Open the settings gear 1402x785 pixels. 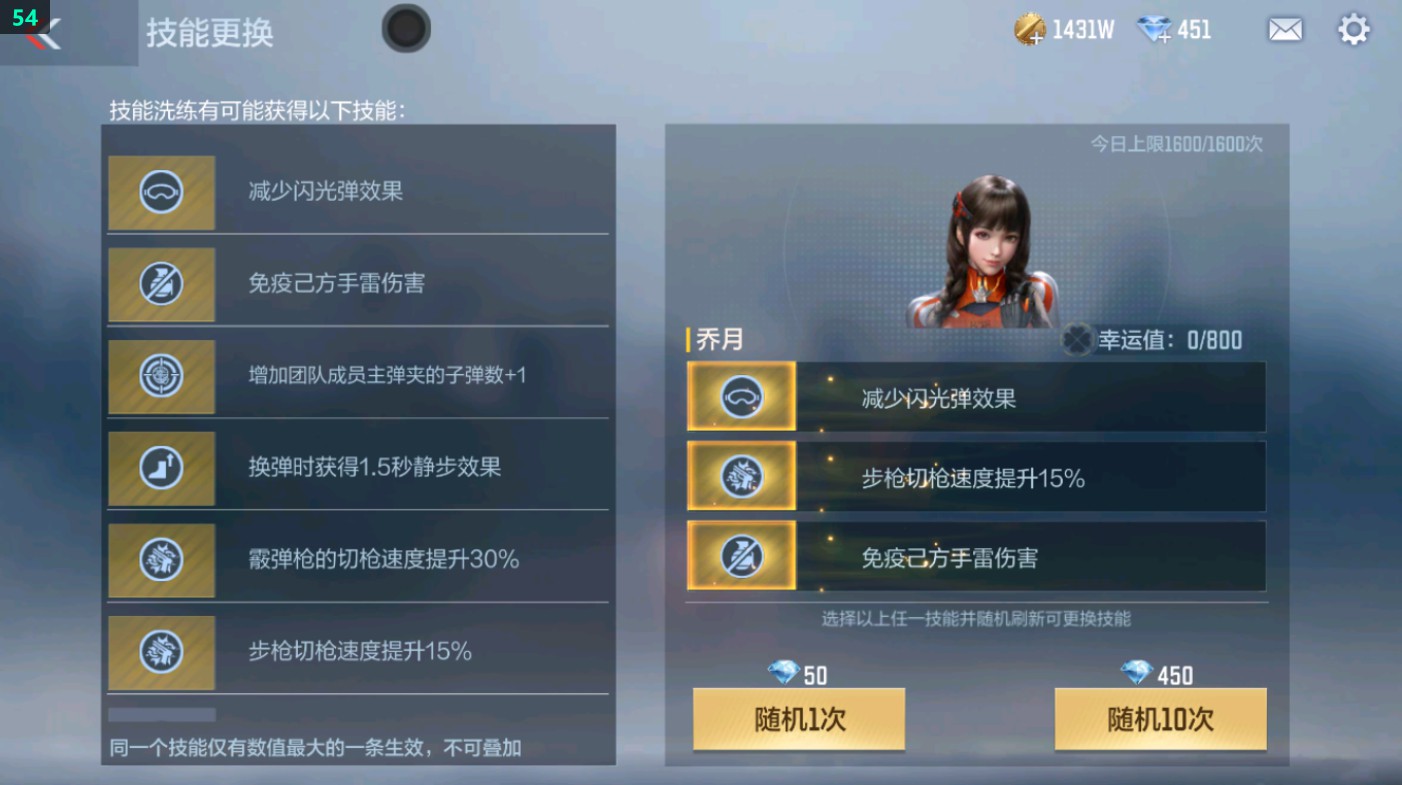[x=1354, y=30]
